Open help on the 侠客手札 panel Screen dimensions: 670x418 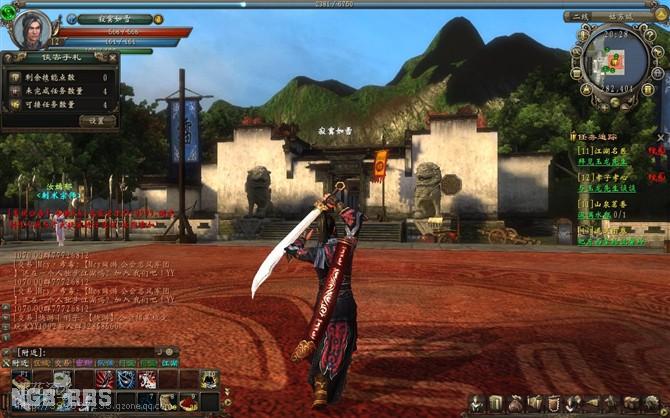[9, 58]
